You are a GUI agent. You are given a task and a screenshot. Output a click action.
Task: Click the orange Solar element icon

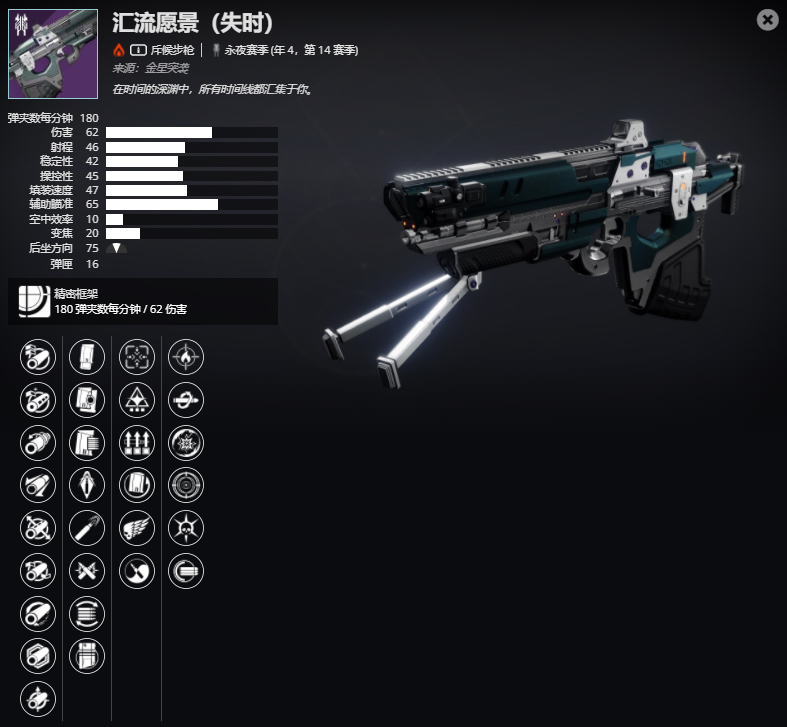tap(119, 49)
